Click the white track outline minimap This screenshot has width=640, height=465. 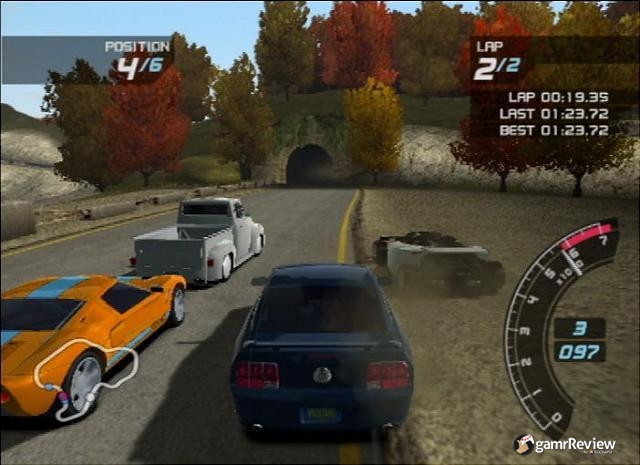click(84, 384)
